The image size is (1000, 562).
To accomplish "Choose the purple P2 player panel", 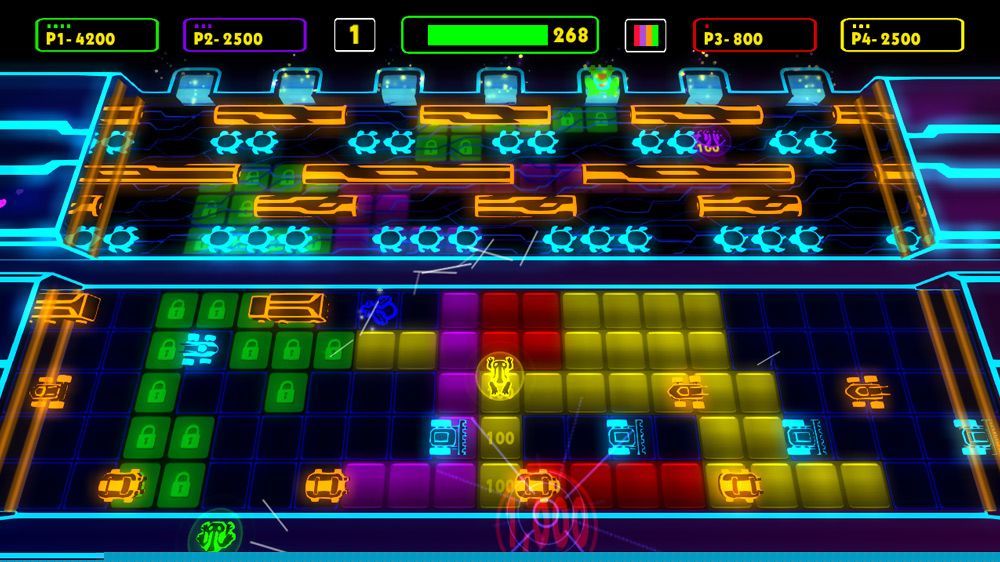I will (x=244, y=36).
